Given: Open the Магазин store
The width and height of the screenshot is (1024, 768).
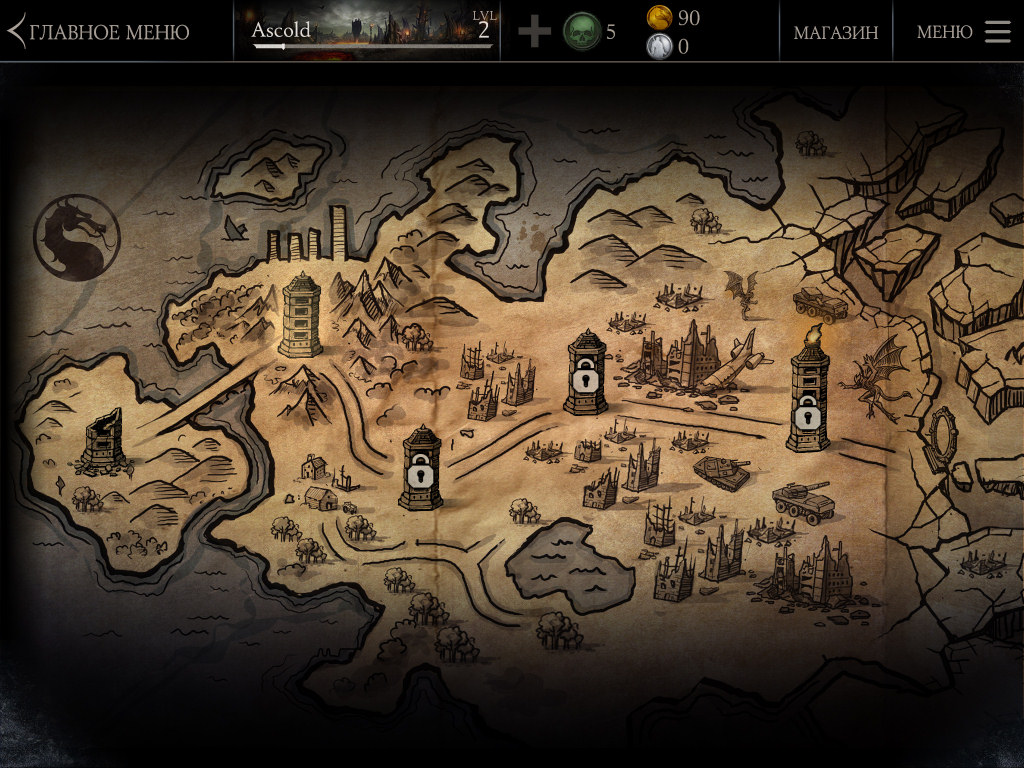Looking at the screenshot, I should pyautogui.click(x=836, y=32).
